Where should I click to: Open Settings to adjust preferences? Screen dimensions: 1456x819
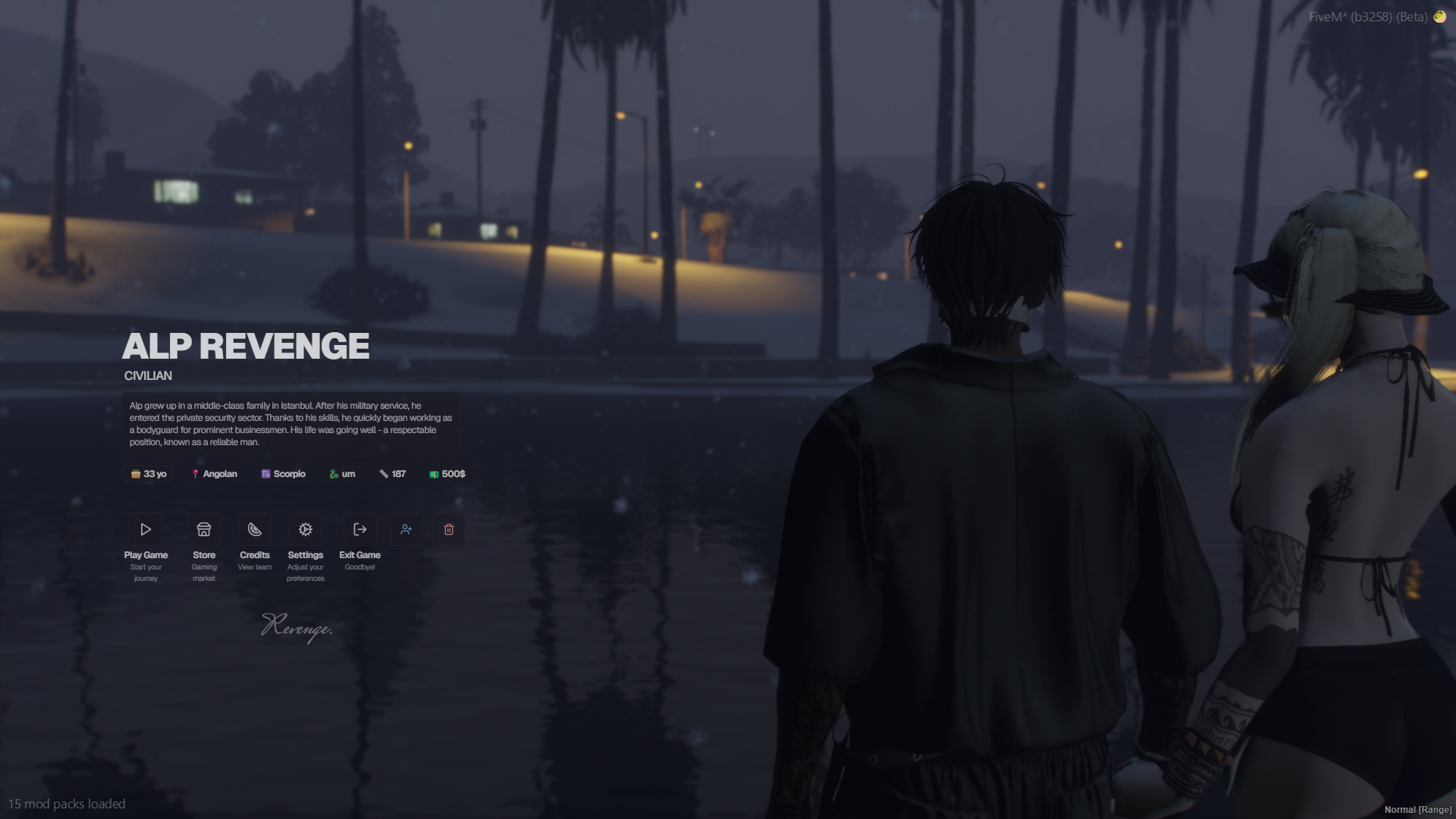(306, 529)
